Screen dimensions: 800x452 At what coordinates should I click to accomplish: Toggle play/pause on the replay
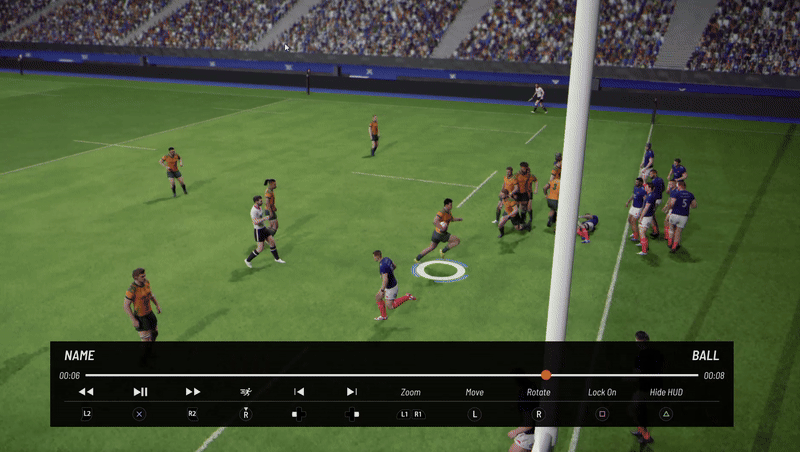[140, 392]
